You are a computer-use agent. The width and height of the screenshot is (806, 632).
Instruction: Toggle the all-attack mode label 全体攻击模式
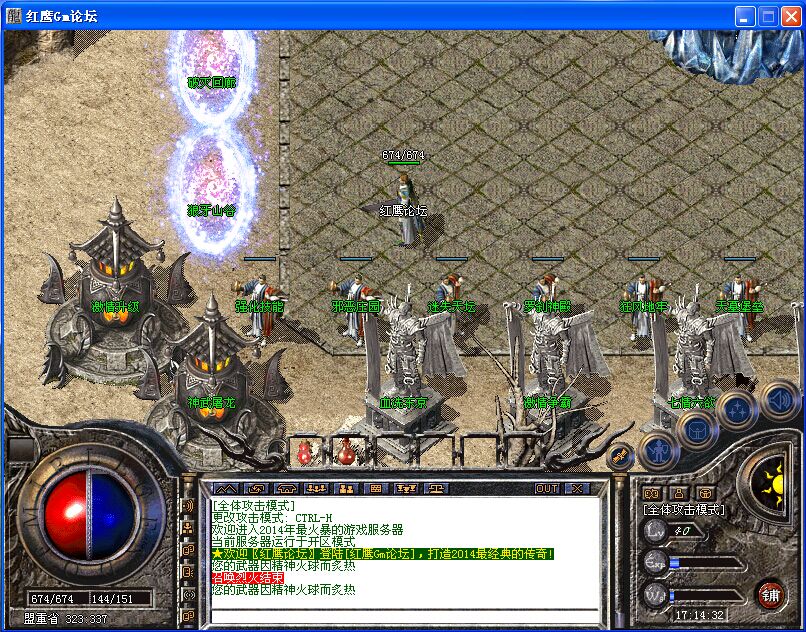click(x=684, y=509)
